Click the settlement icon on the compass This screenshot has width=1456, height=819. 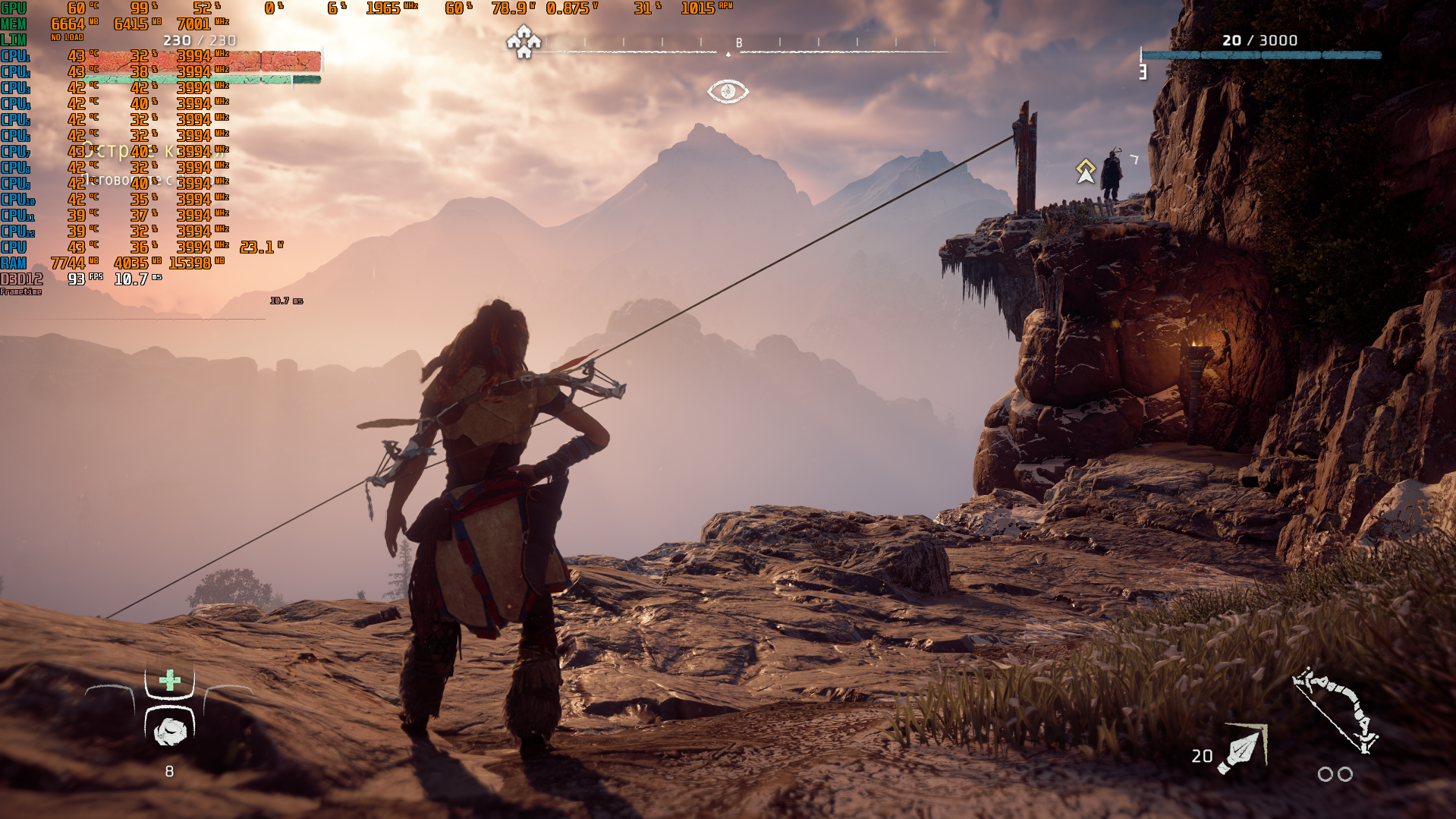[x=524, y=43]
